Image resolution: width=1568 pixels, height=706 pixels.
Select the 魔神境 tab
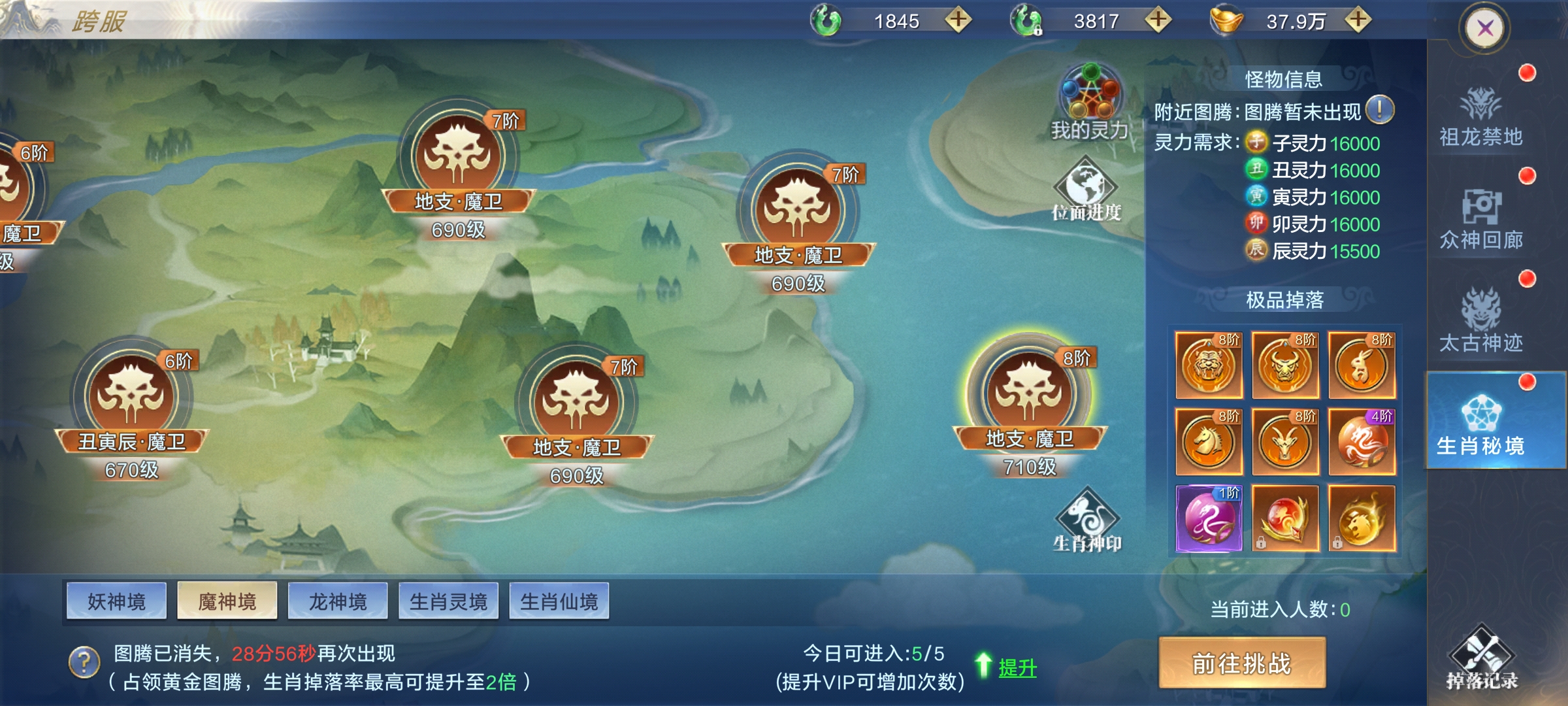227,601
